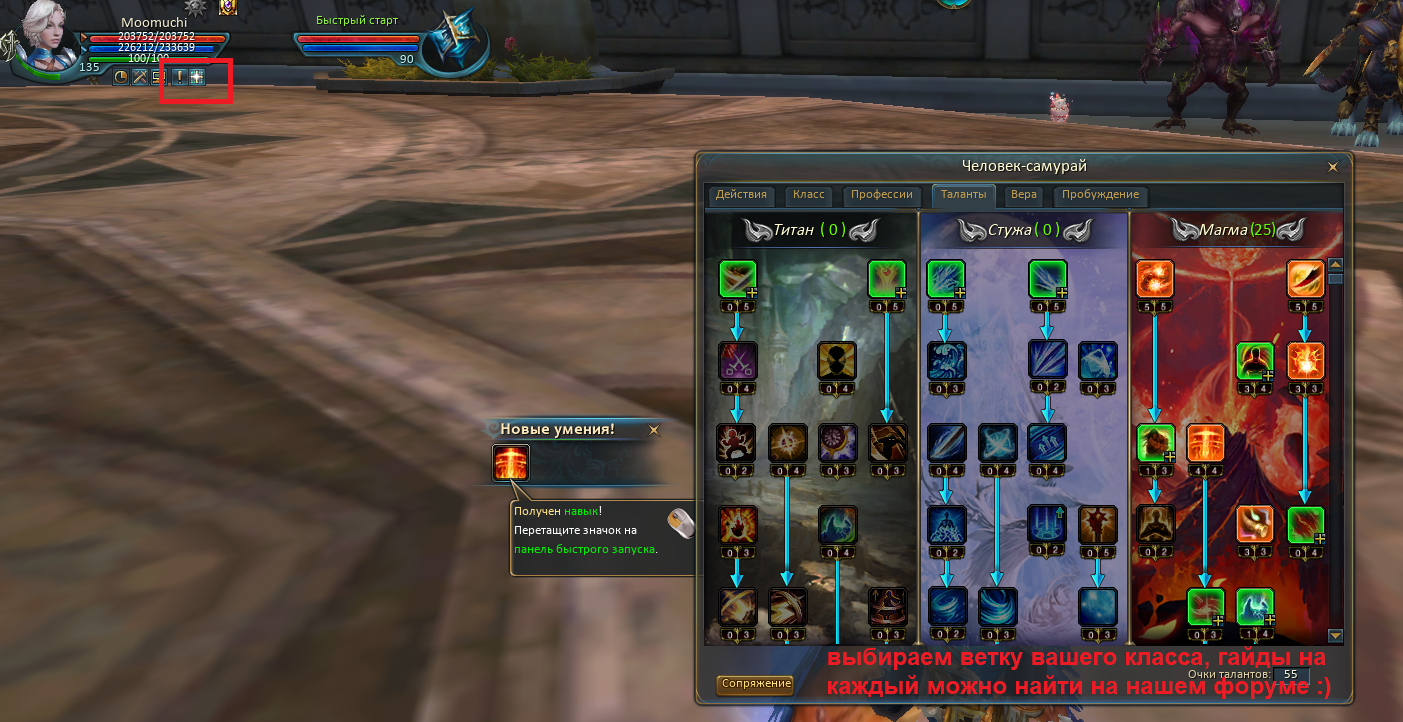Image resolution: width=1403 pixels, height=722 pixels.
Task: Open the crossed tools HUD icon
Action: (140, 76)
